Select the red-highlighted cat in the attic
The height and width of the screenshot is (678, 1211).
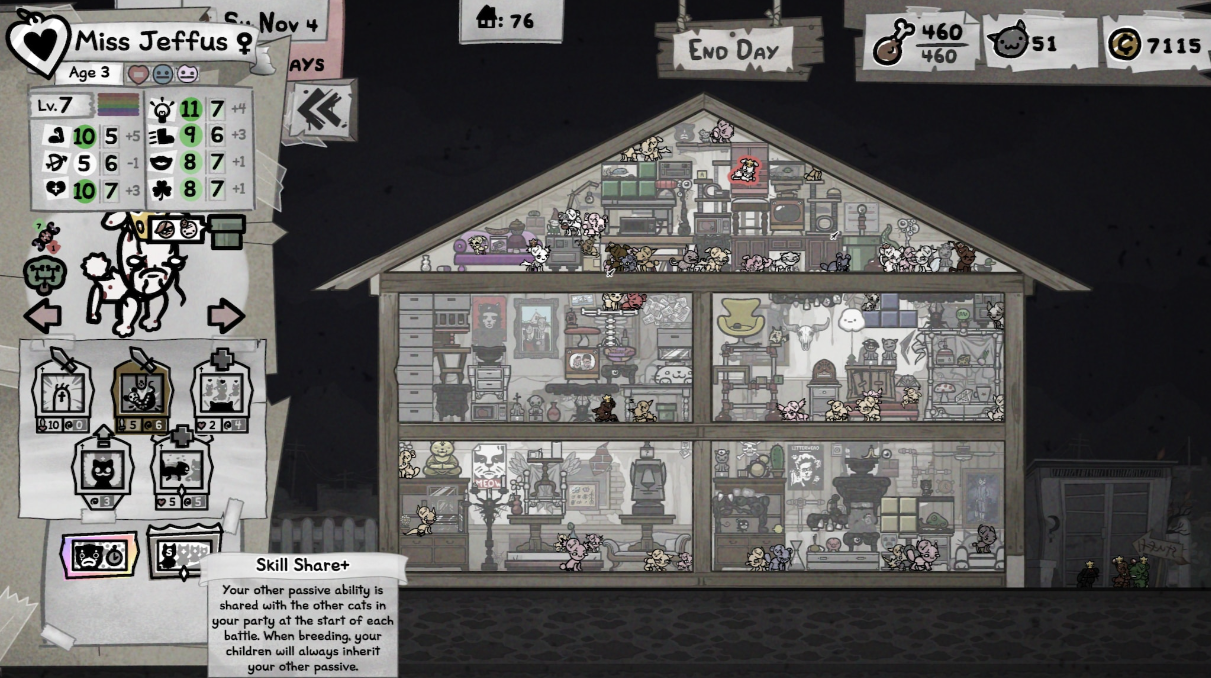[x=745, y=171]
